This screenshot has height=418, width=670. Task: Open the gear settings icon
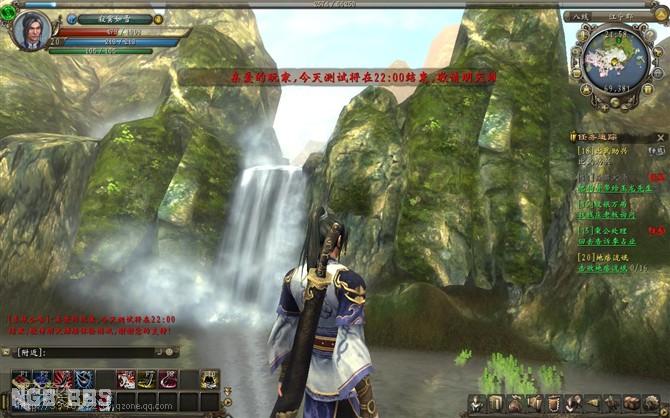tap(649, 402)
